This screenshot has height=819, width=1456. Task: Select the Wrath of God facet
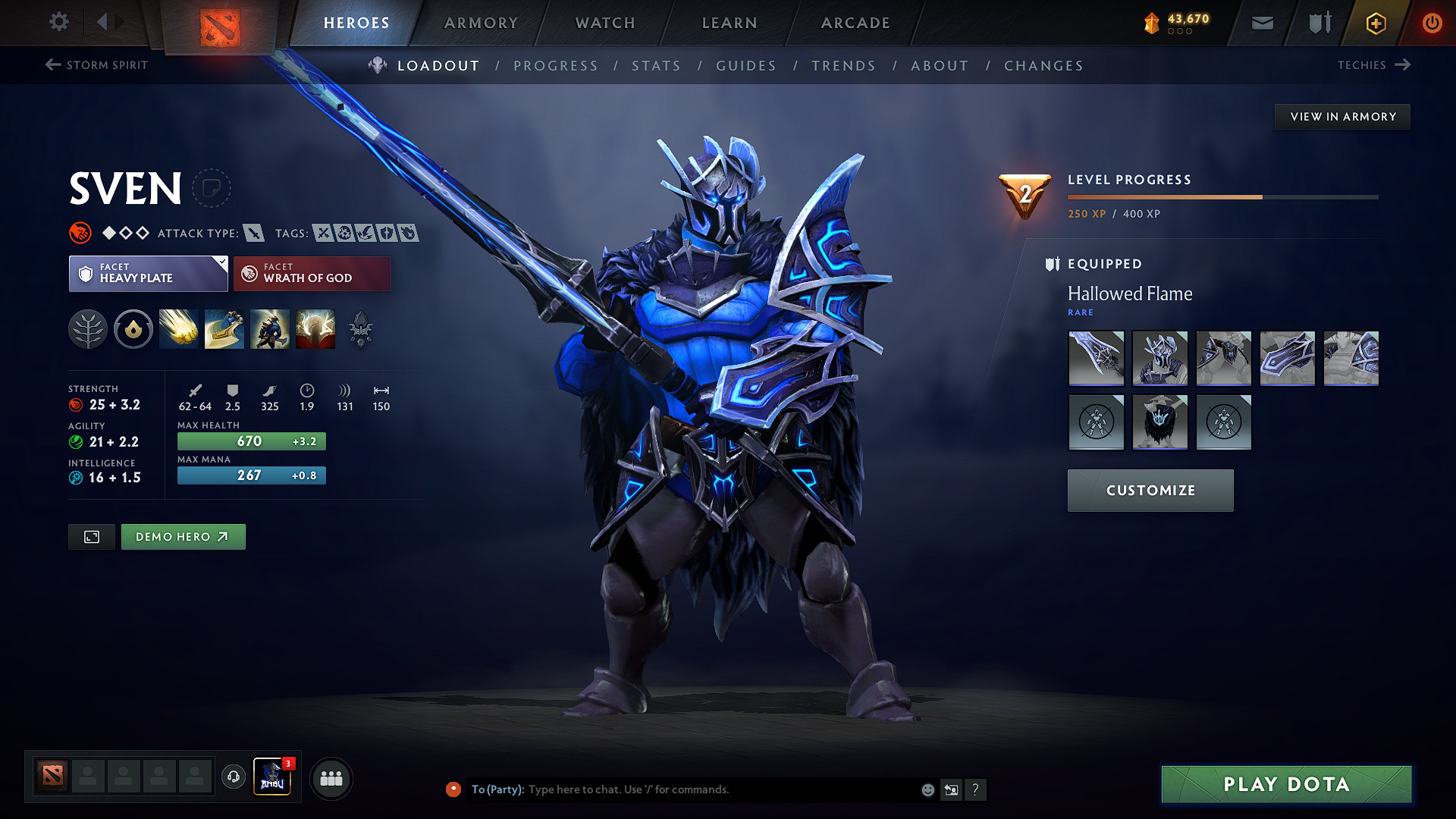click(312, 273)
